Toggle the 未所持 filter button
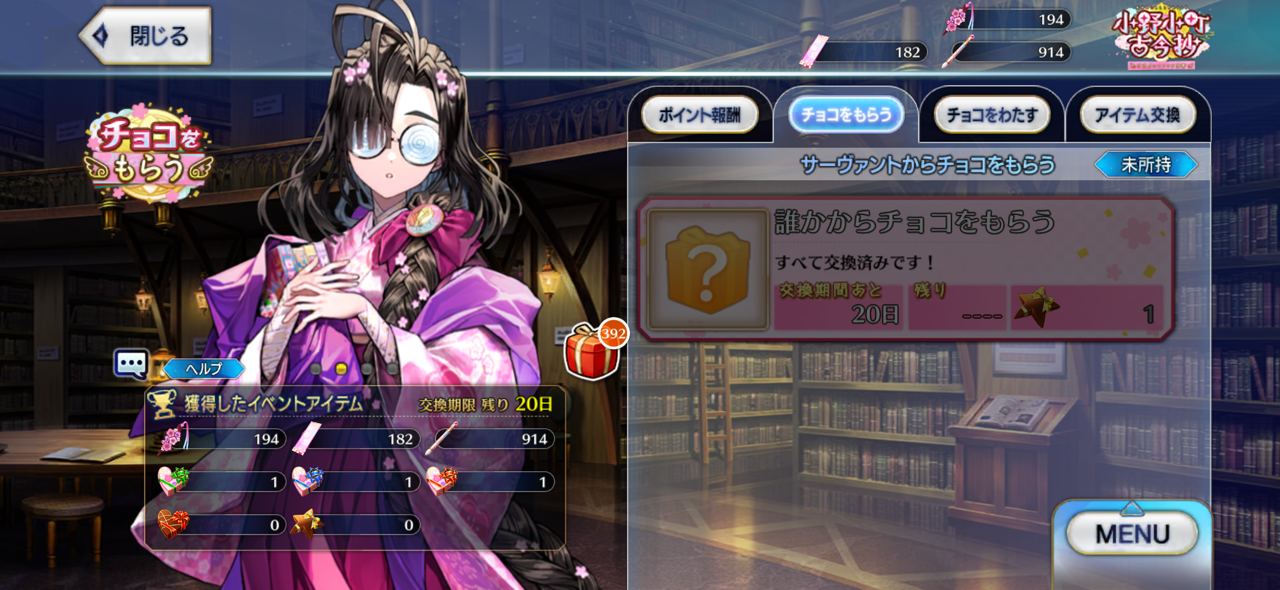 click(x=1146, y=165)
